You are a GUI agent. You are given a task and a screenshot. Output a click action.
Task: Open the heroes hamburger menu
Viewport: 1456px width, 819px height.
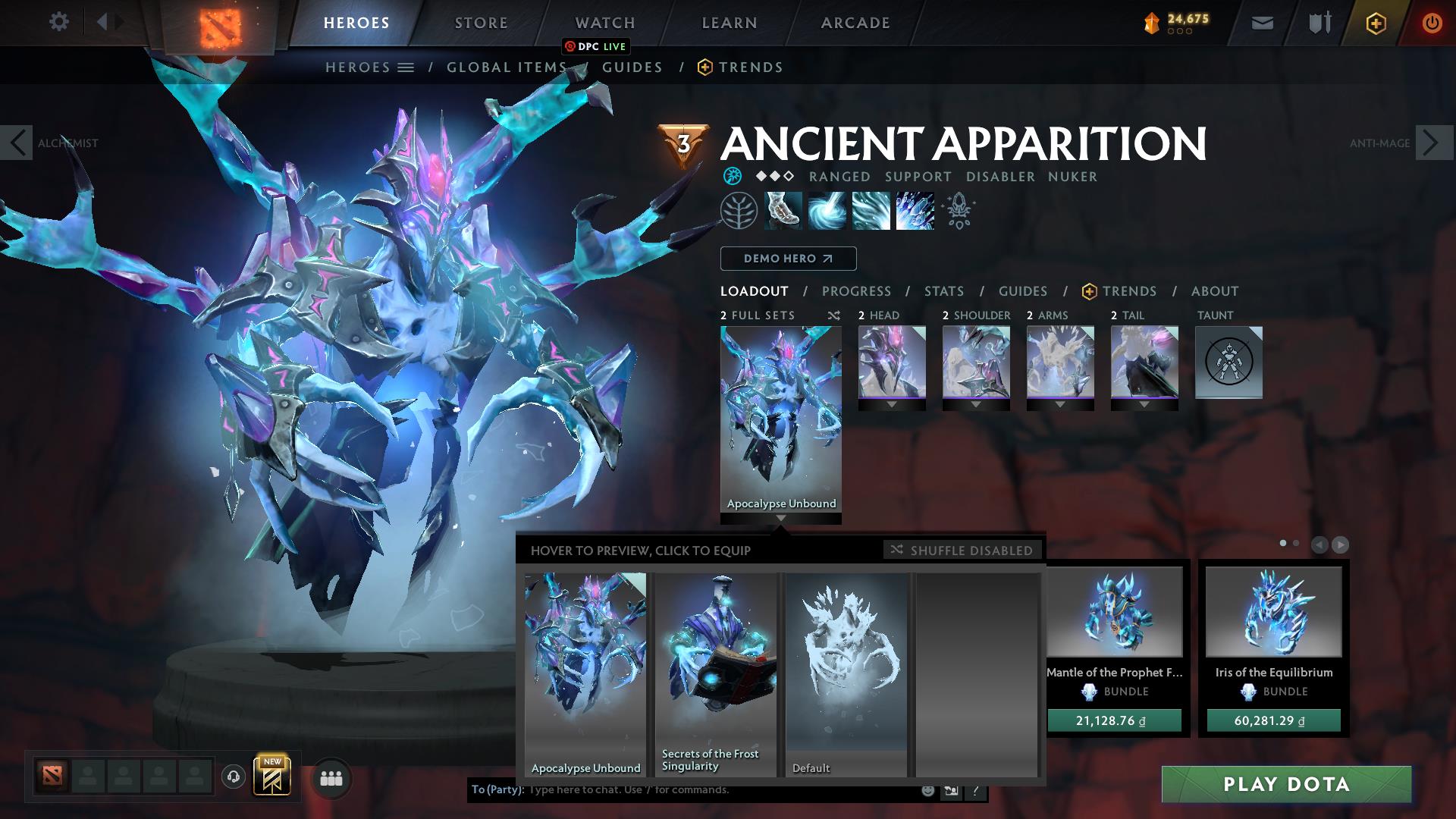(x=406, y=67)
